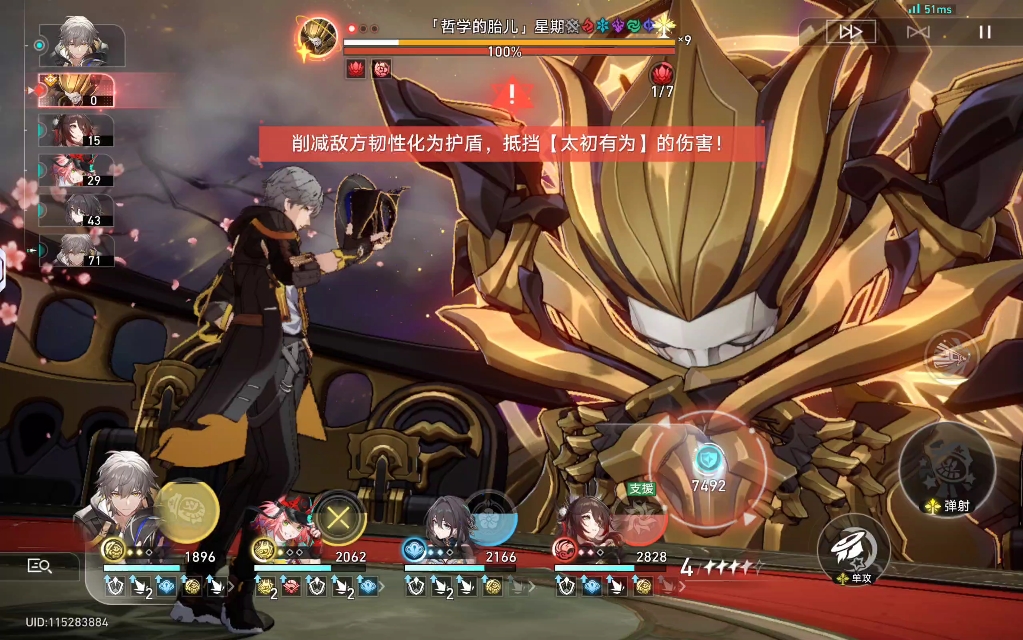Select the pink-haired portrait with action value 29
Screen dimensions: 1023x640
coord(76,170)
